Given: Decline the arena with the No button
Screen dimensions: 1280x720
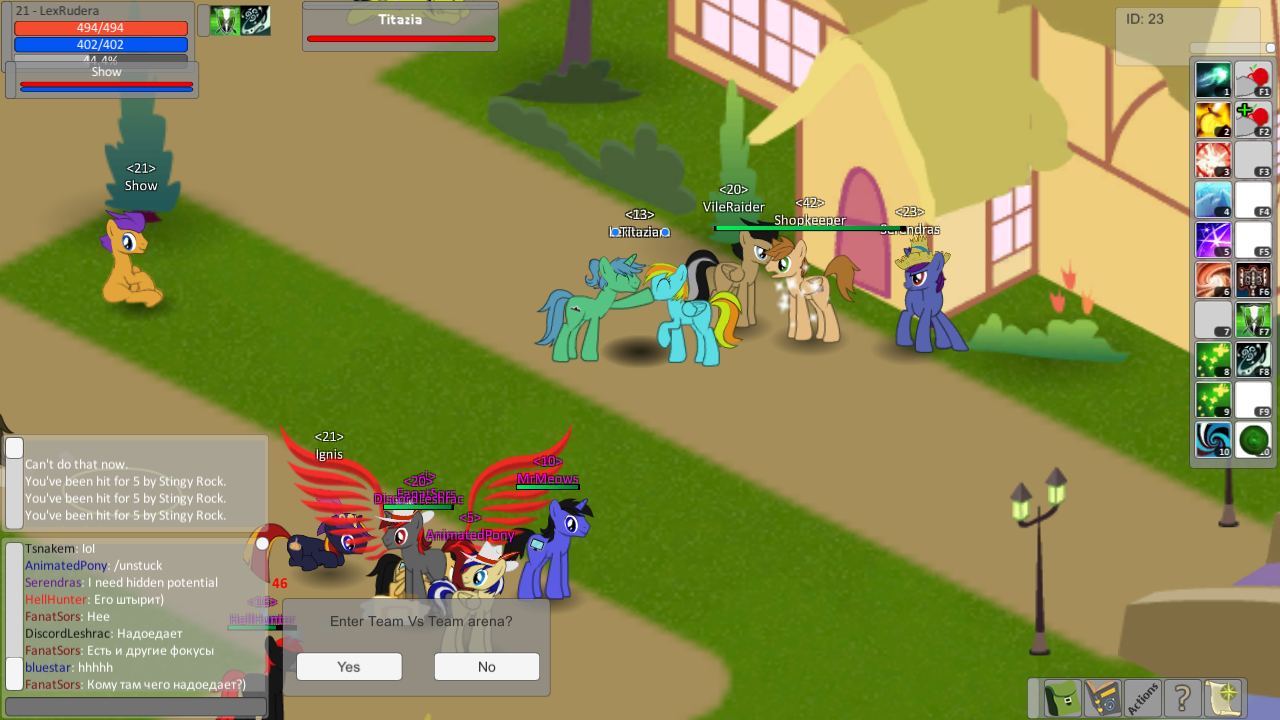Looking at the screenshot, I should tap(486, 666).
